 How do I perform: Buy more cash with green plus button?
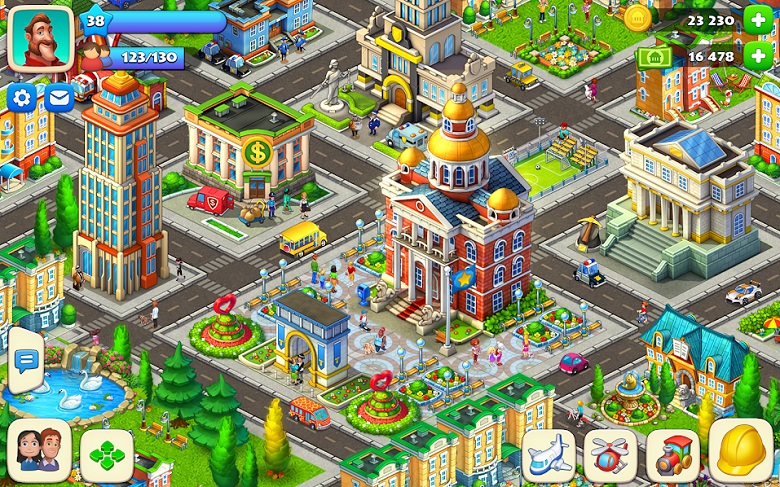tap(756, 57)
